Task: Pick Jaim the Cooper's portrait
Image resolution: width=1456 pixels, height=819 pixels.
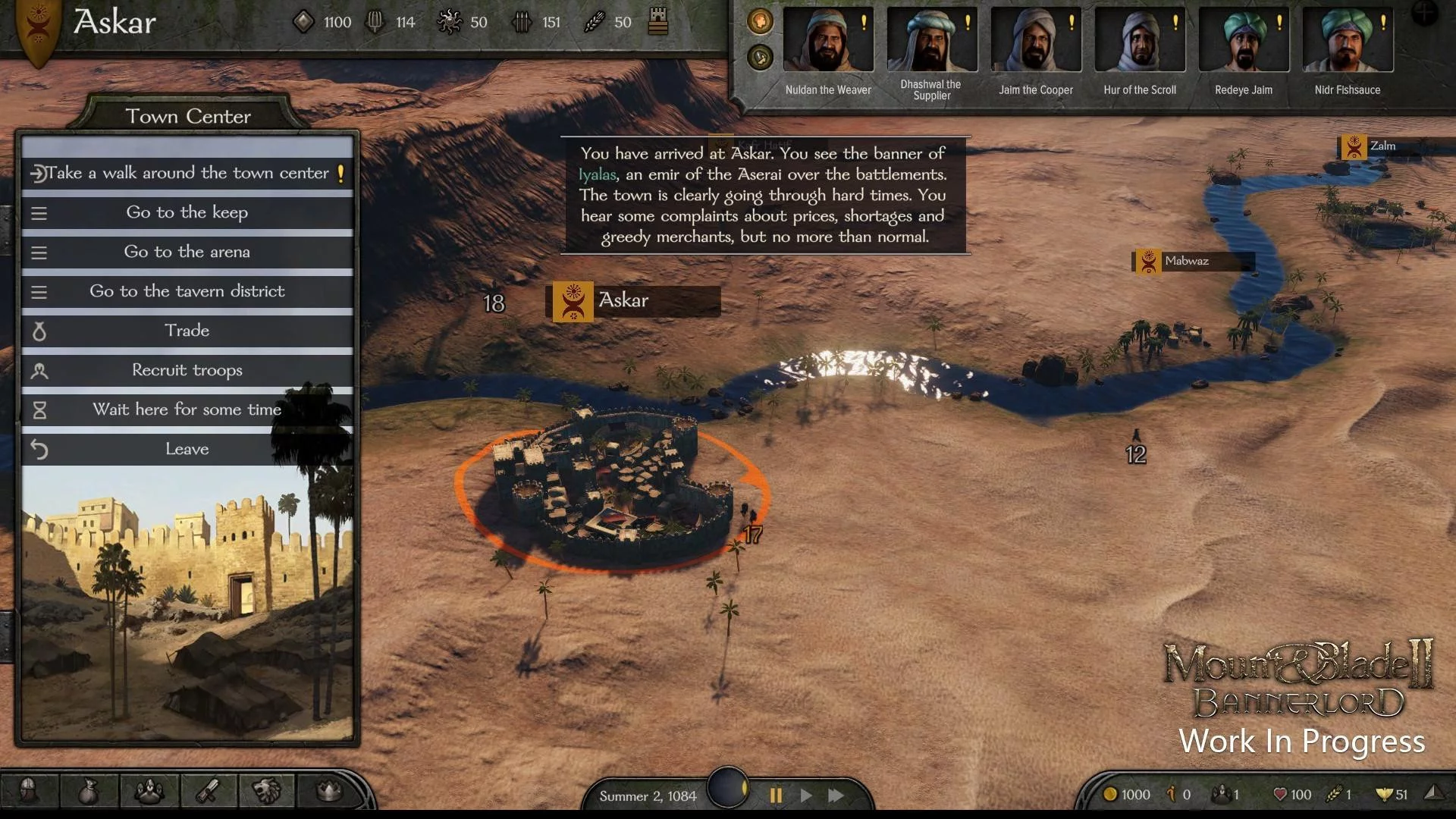Action: coord(1036,39)
